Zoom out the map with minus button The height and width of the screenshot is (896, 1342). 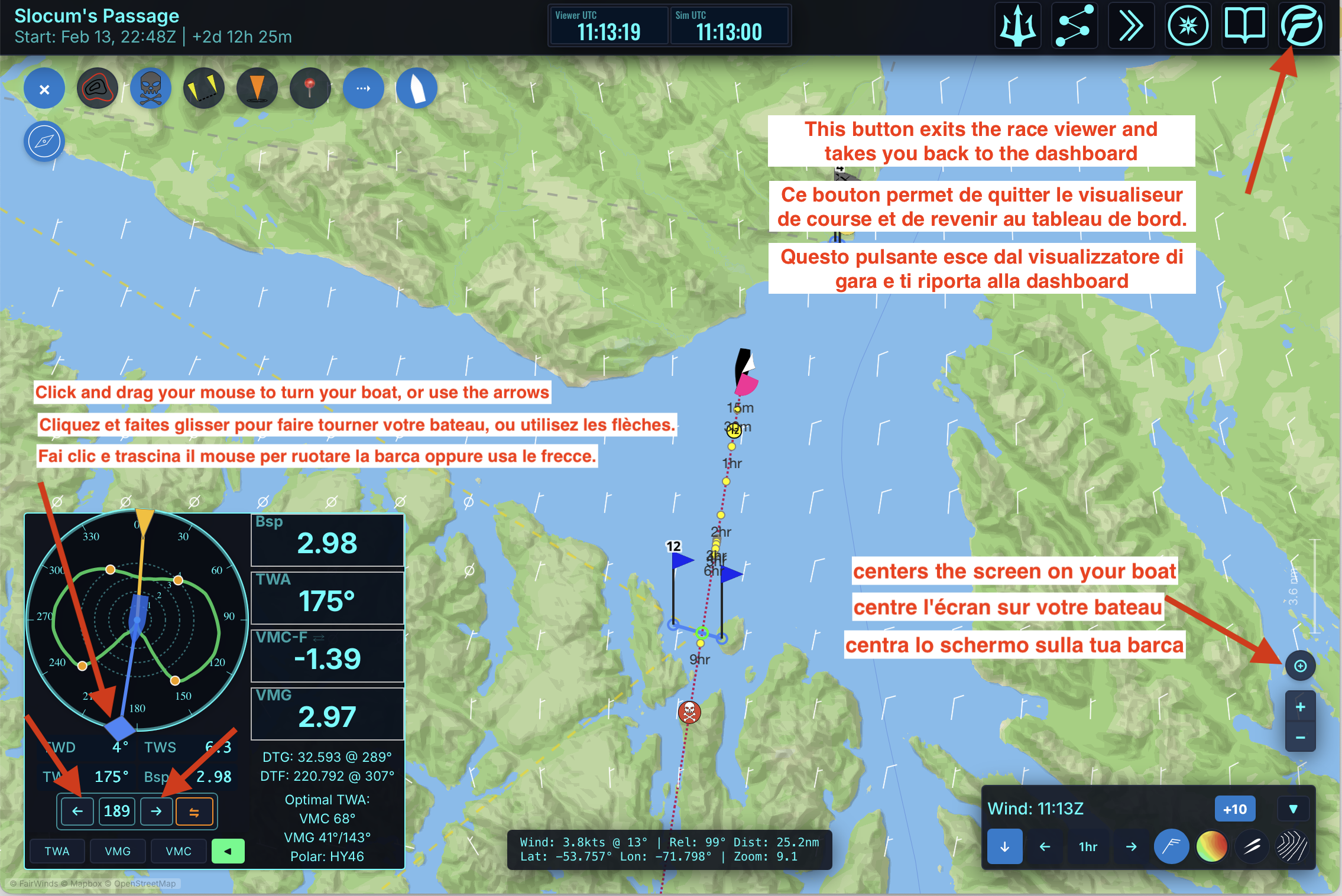pyautogui.click(x=1300, y=738)
